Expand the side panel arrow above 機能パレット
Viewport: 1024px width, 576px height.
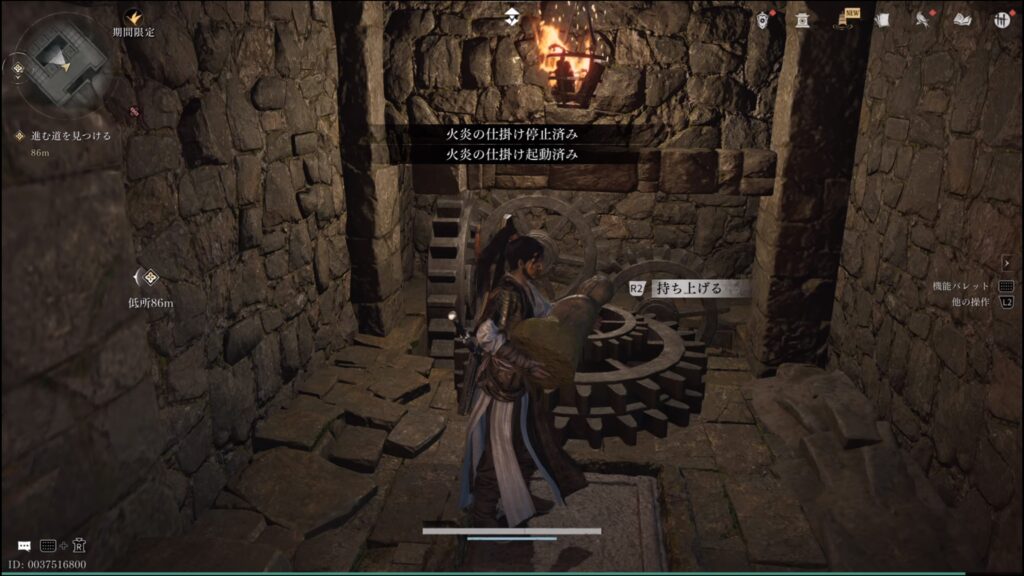click(x=1006, y=263)
